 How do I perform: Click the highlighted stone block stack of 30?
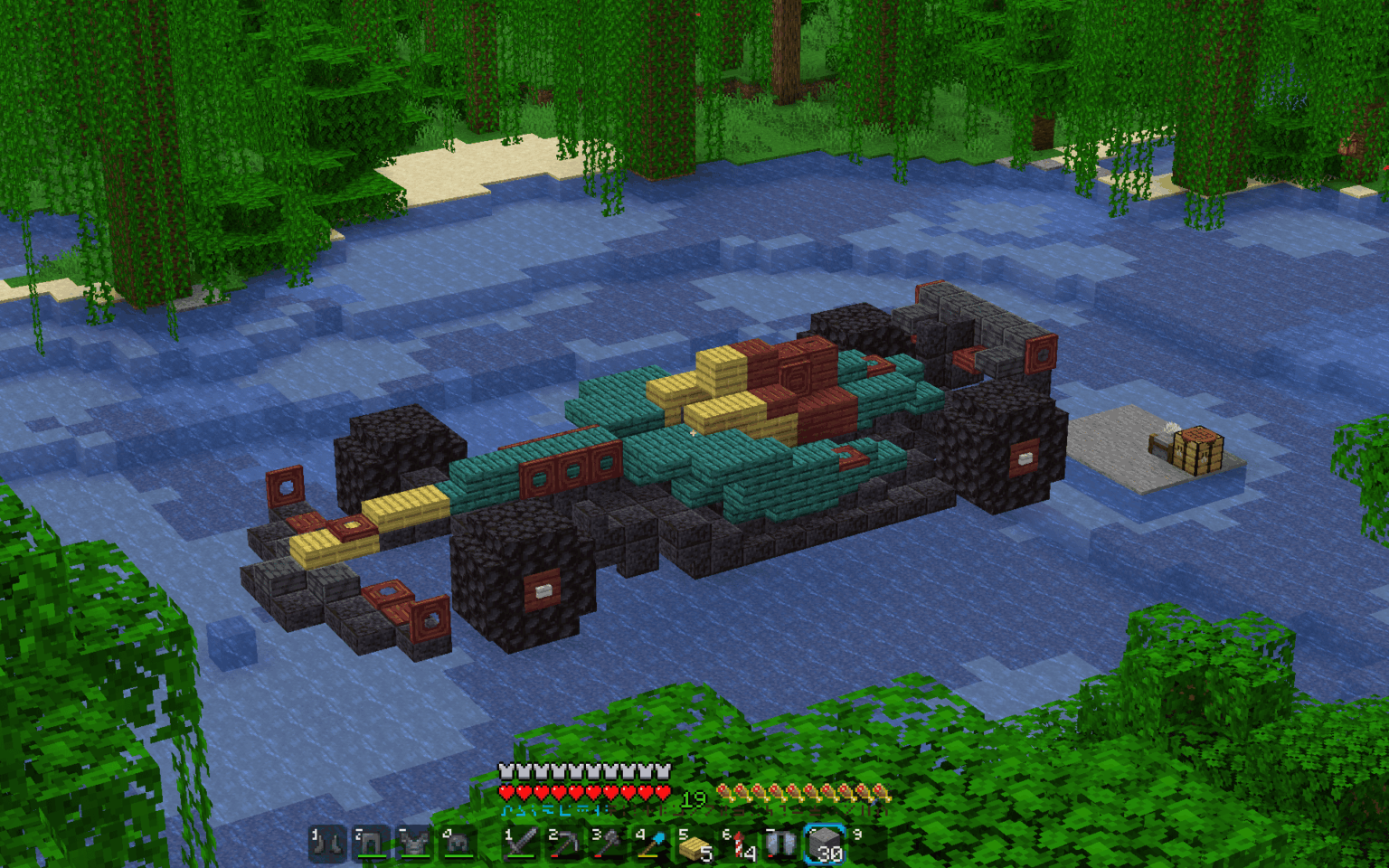[824, 844]
